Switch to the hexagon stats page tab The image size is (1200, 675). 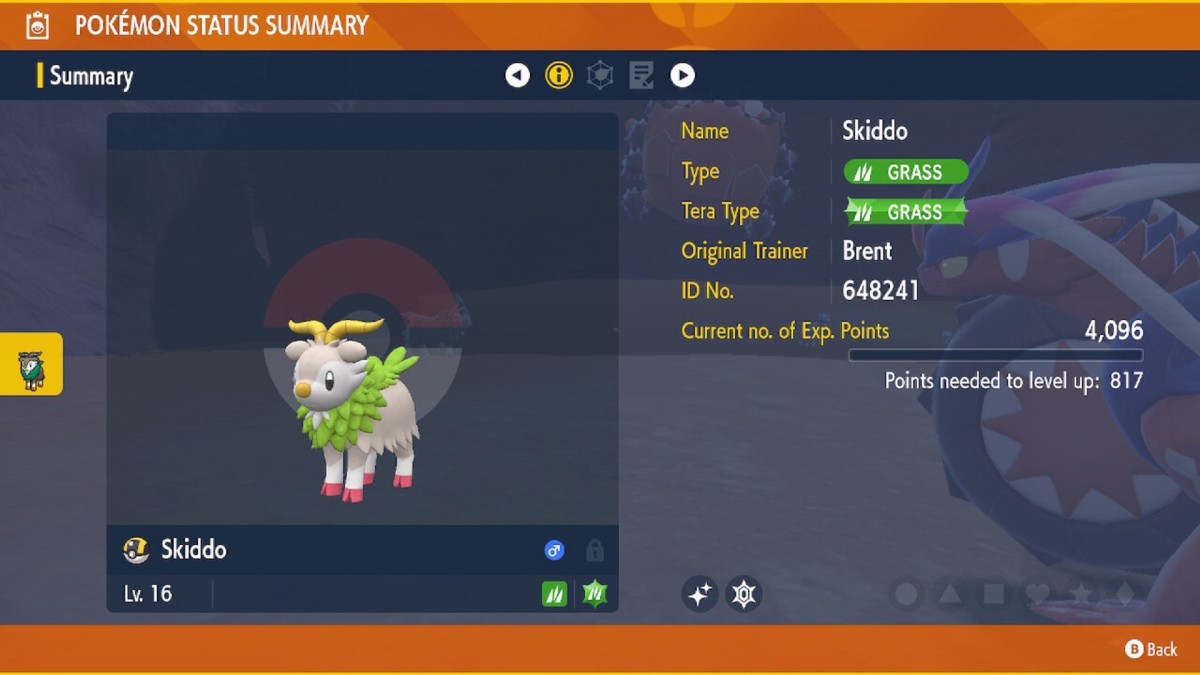[600, 75]
